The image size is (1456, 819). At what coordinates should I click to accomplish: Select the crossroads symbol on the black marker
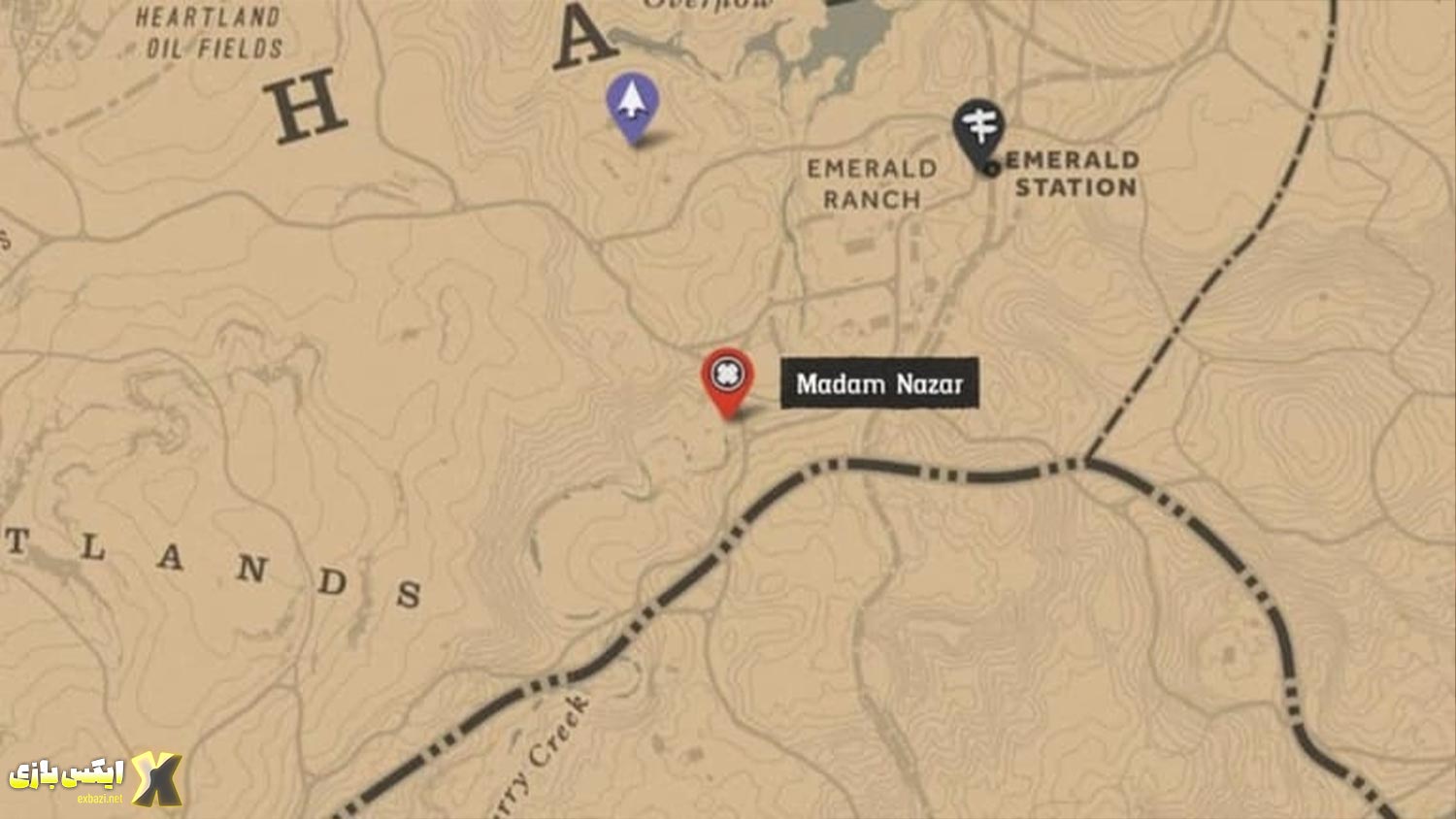point(982,124)
